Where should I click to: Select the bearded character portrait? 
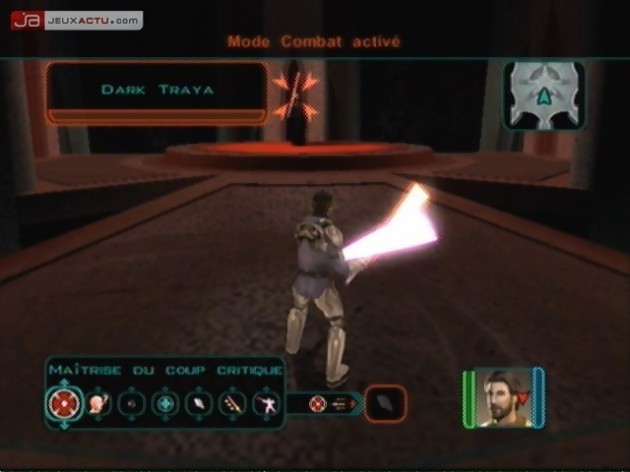point(503,397)
